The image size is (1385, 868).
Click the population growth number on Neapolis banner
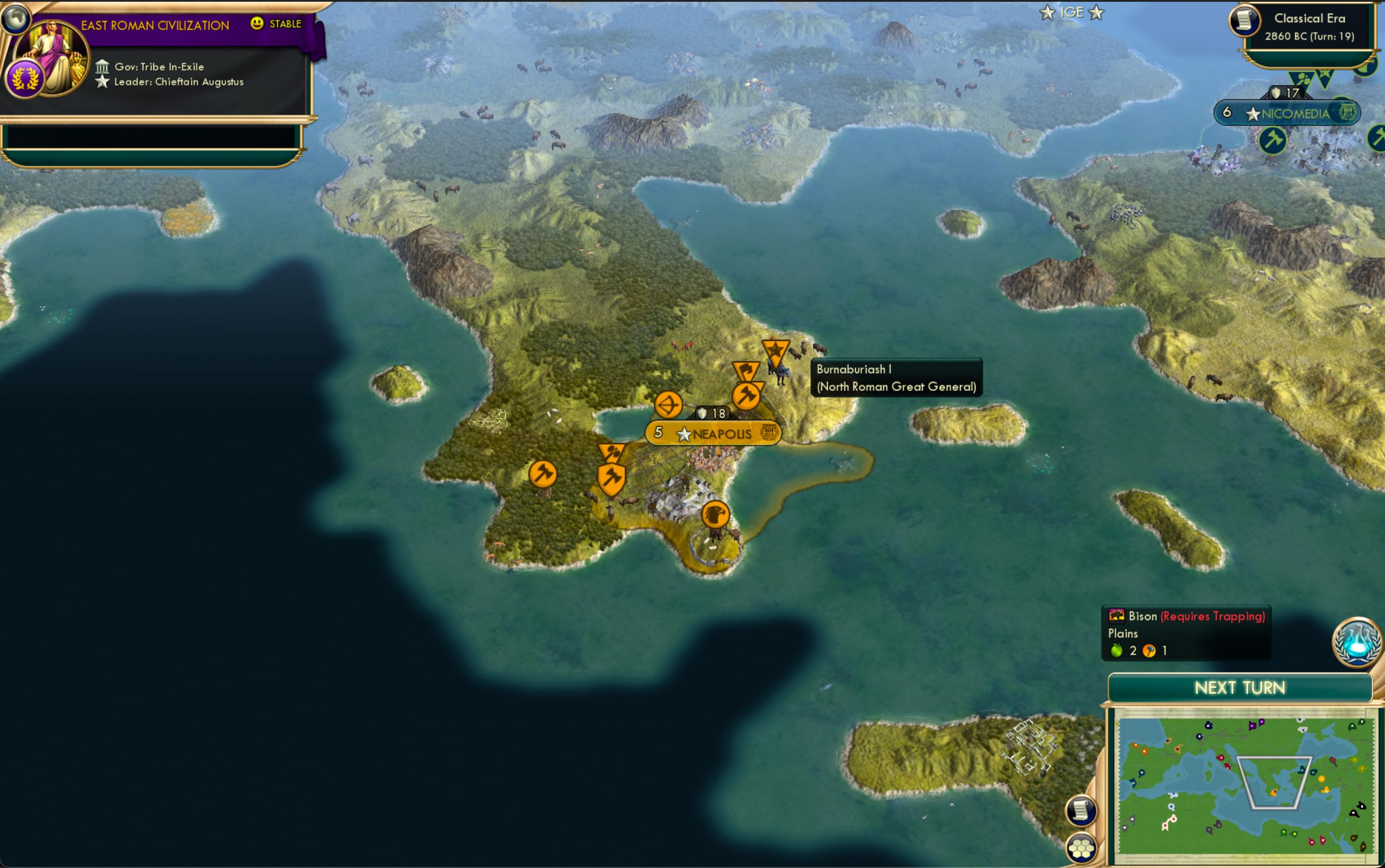pos(658,432)
